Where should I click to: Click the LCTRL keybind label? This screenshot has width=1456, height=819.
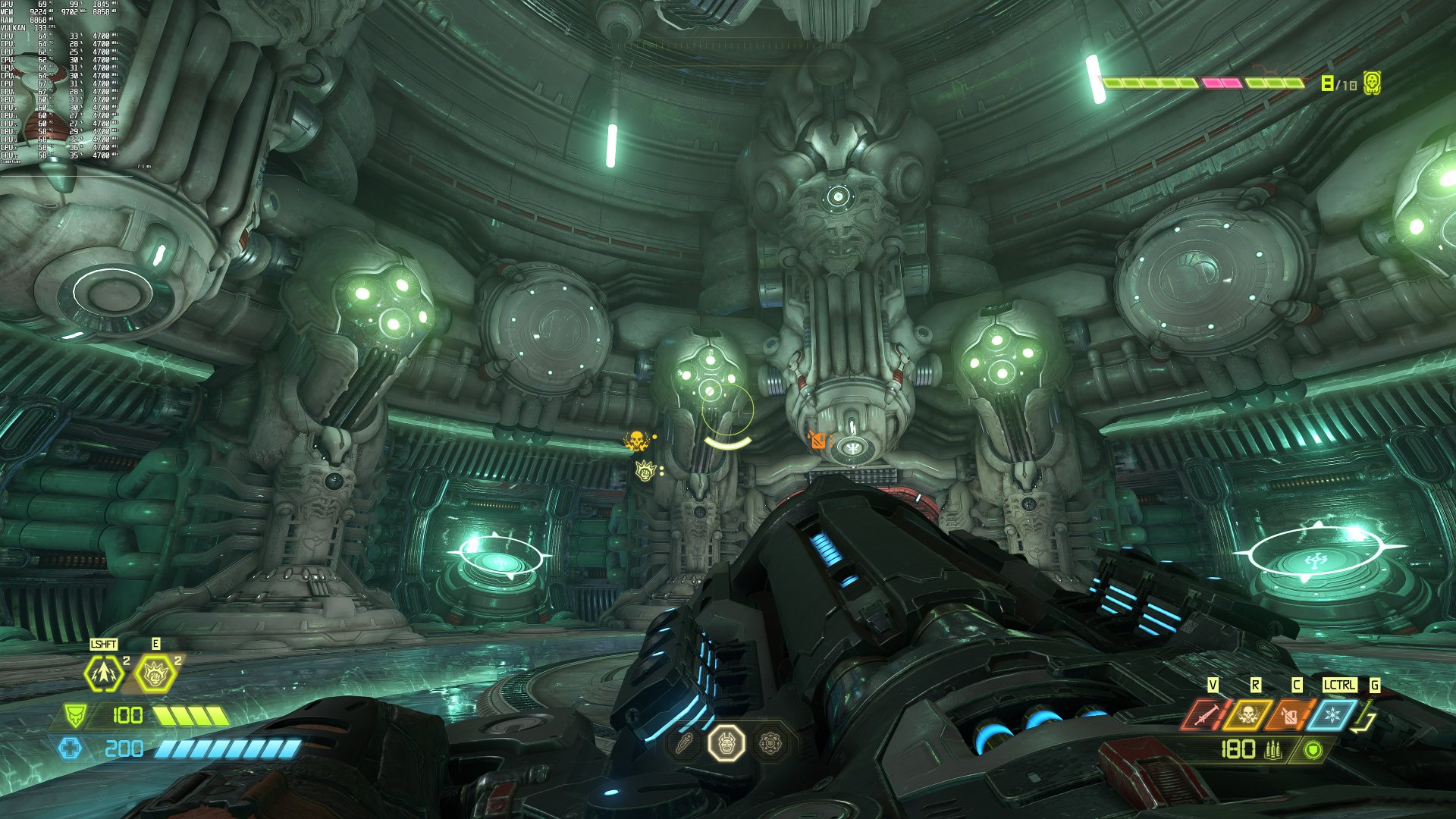click(1338, 684)
